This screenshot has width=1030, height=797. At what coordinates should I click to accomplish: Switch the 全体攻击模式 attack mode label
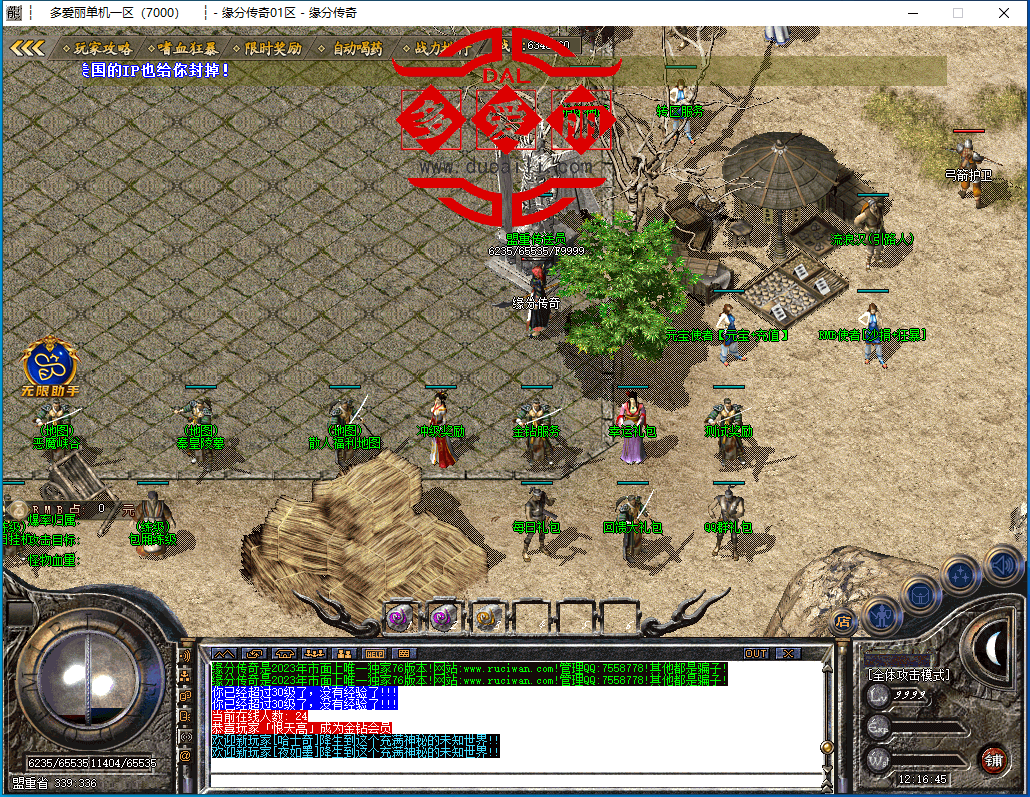(x=908, y=675)
